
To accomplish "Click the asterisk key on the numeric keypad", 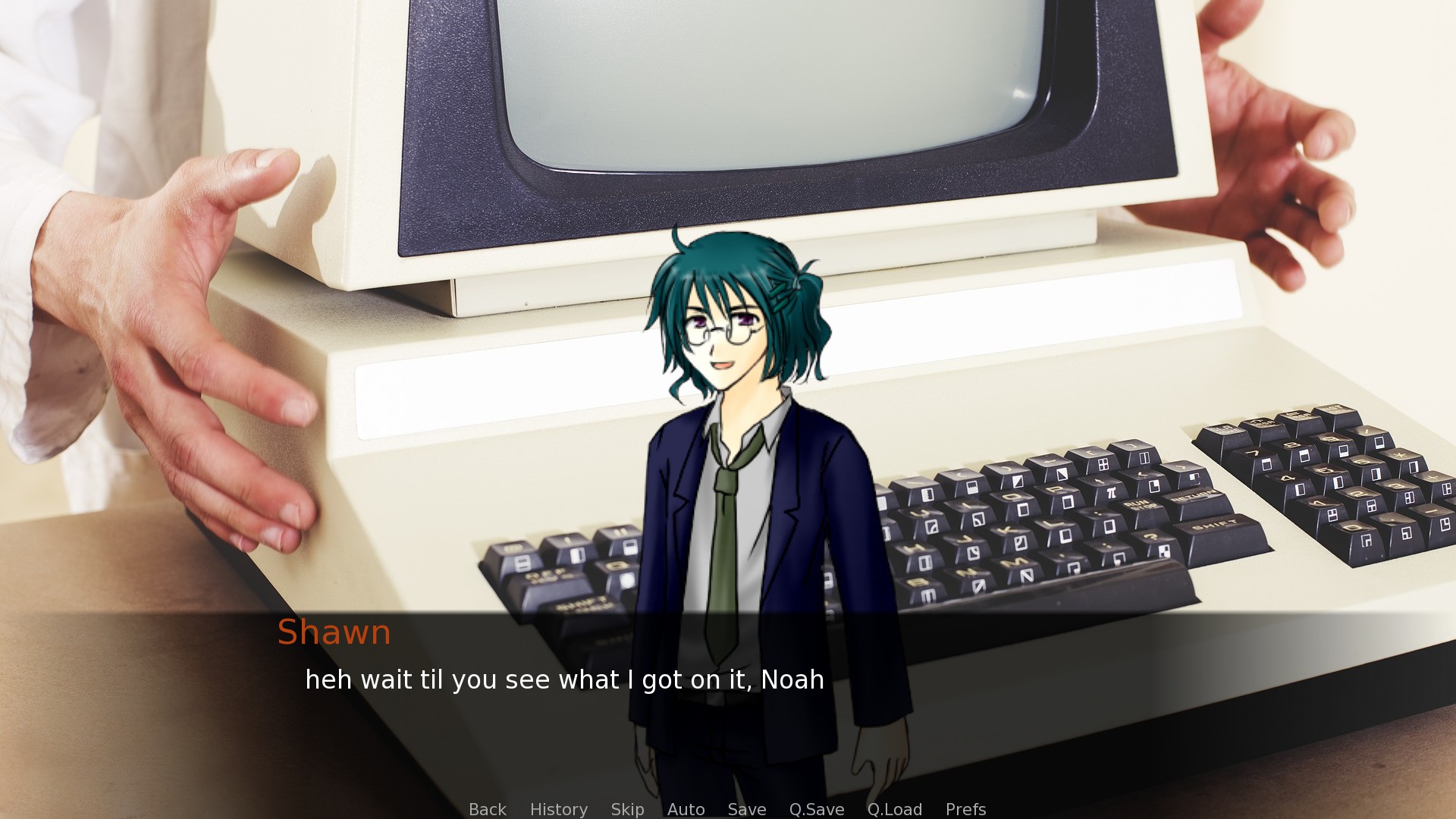I will tap(1401, 455).
